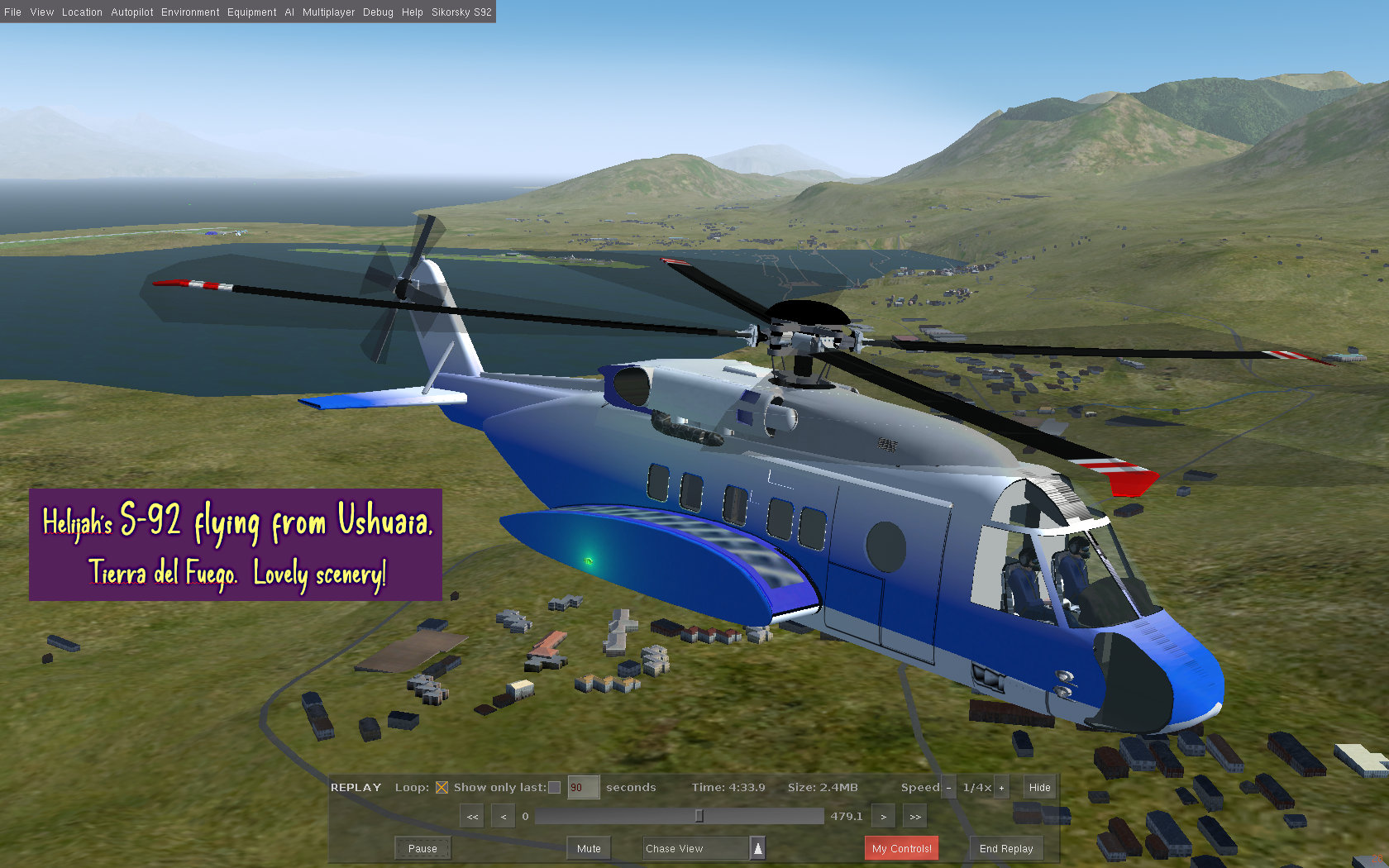
Task: Decrease replay speed with minus button
Action: click(x=947, y=788)
